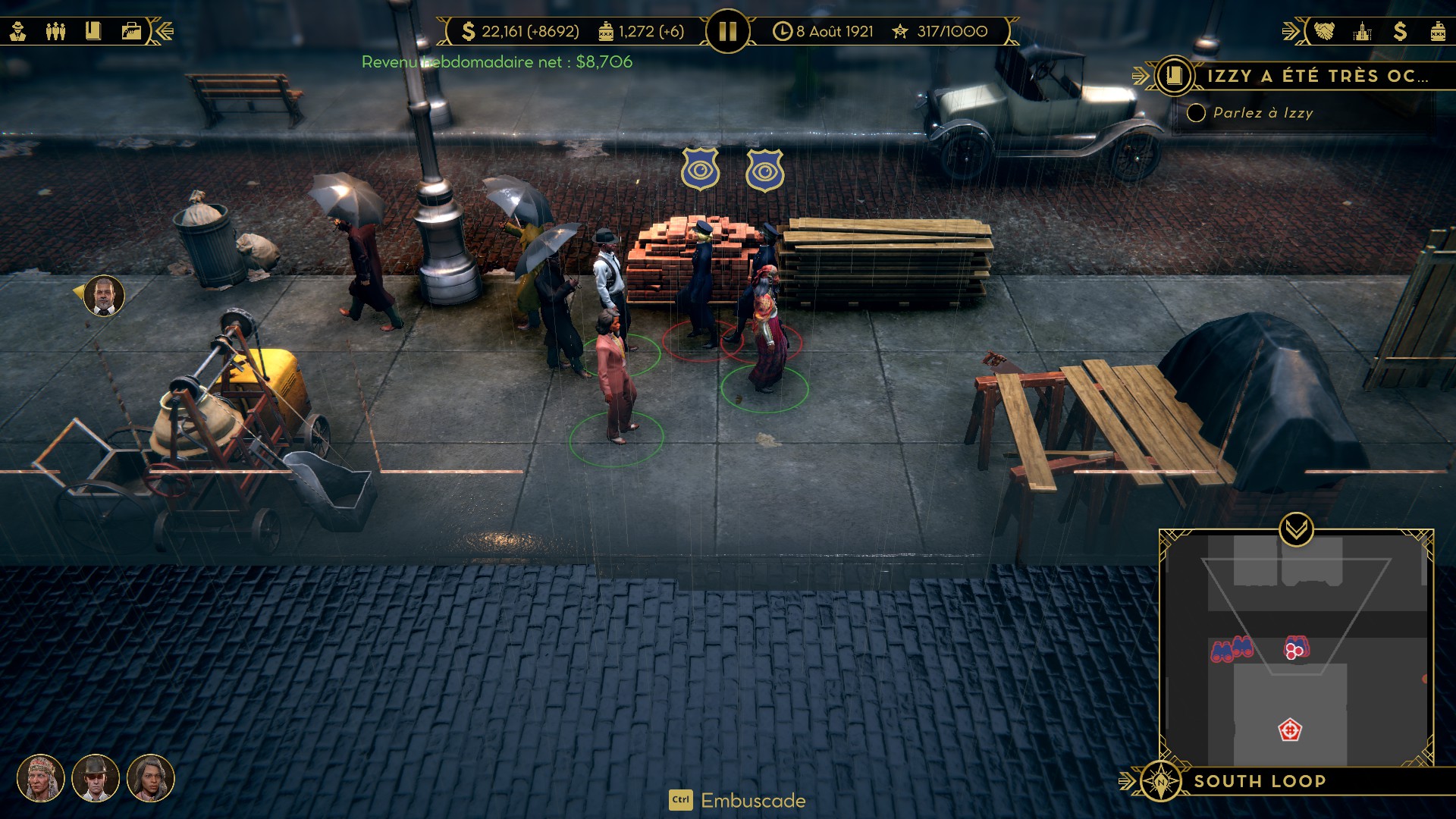Open the finances dollar sign icon
The width and height of the screenshot is (1456, 819).
[x=1400, y=31]
